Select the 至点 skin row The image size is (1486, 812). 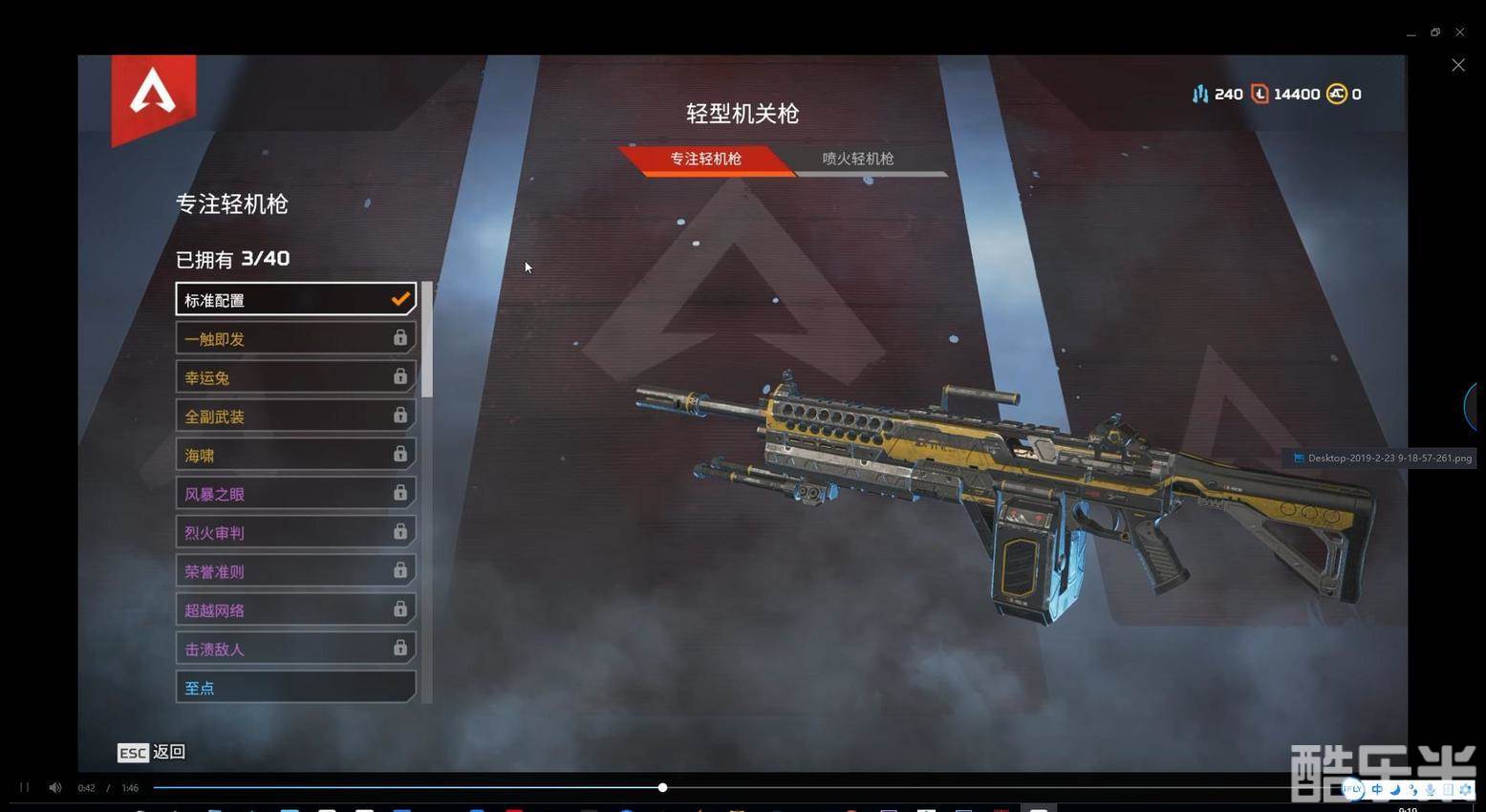tap(295, 687)
